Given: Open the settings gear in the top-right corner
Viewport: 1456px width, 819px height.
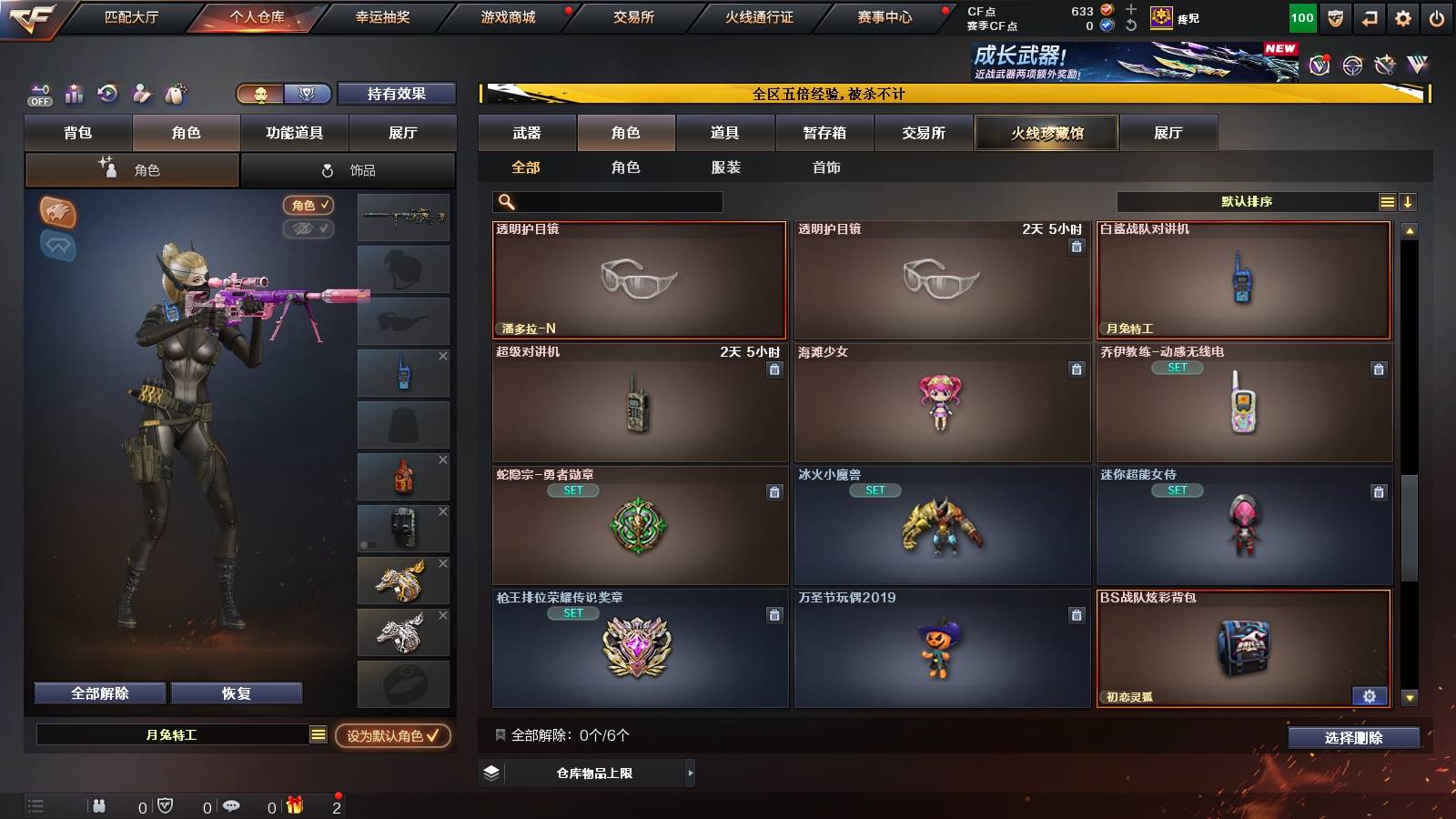Looking at the screenshot, I should tap(1402, 16).
